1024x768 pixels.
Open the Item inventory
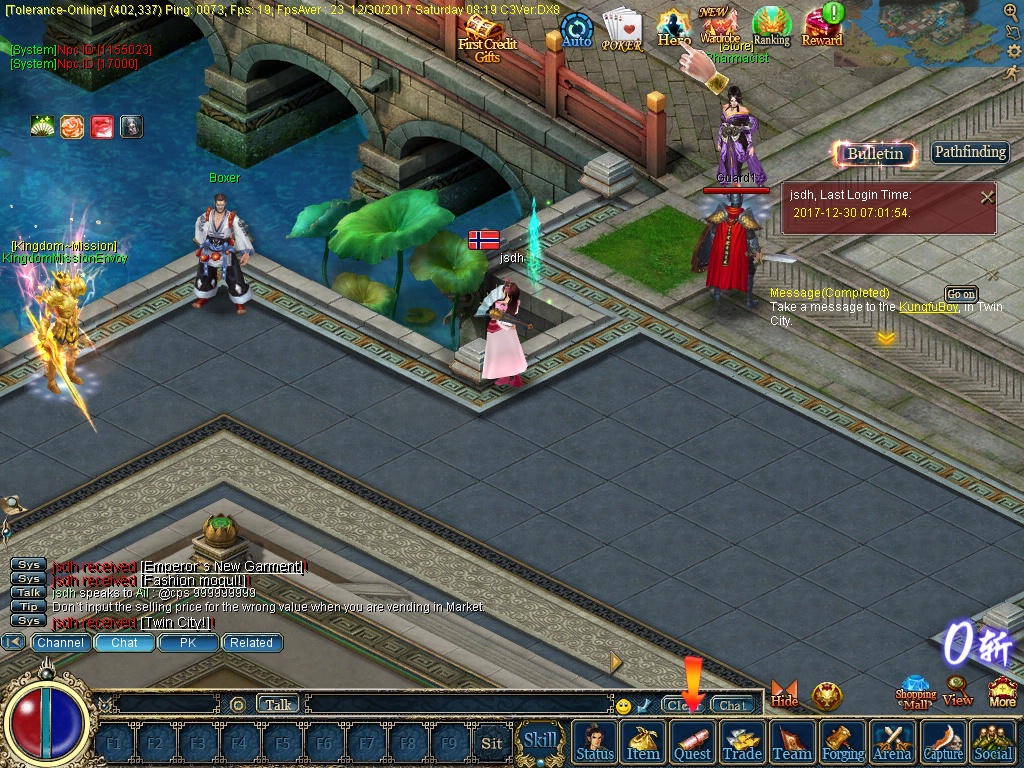tap(643, 742)
